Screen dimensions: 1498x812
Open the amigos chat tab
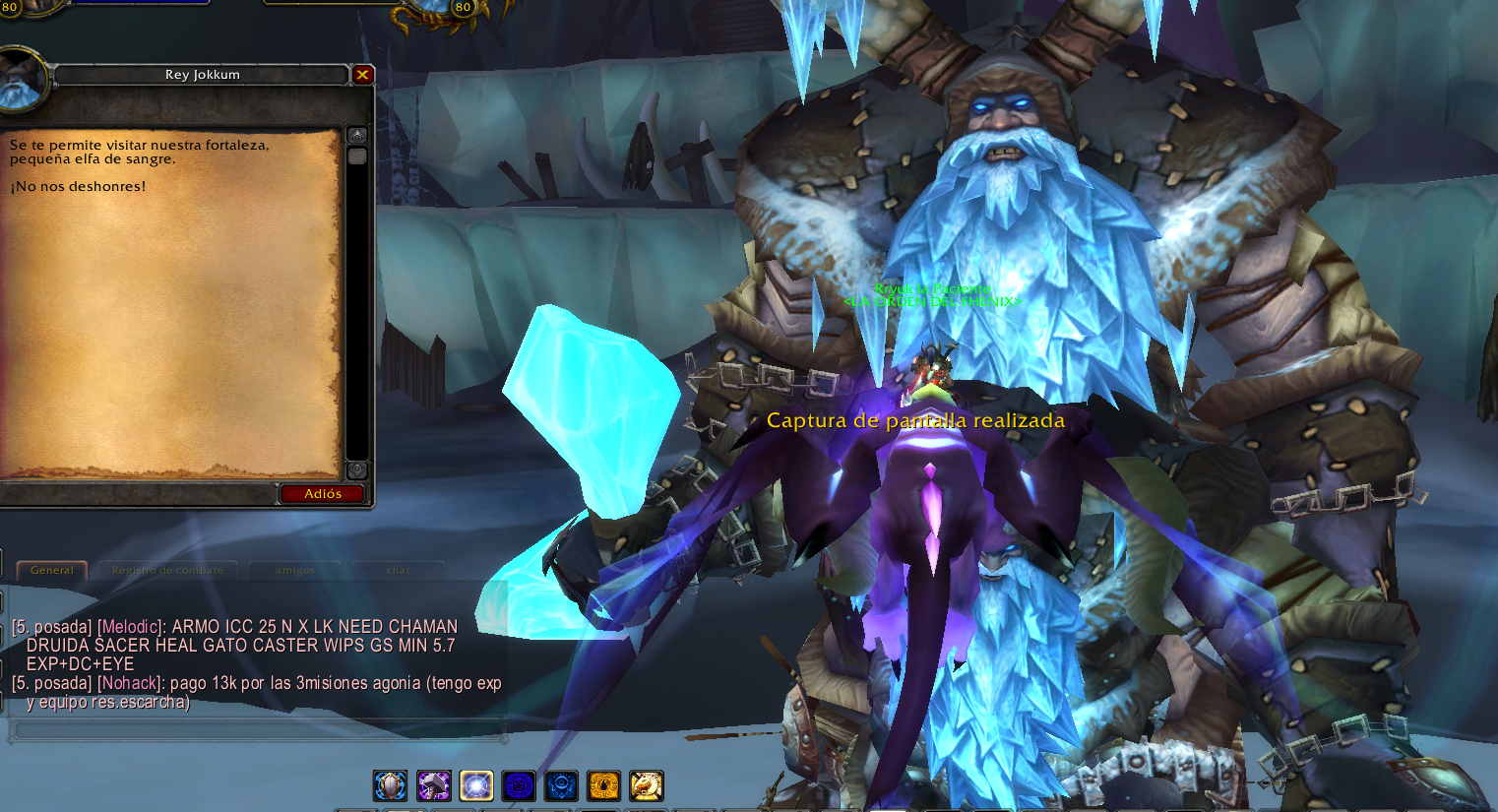295,570
